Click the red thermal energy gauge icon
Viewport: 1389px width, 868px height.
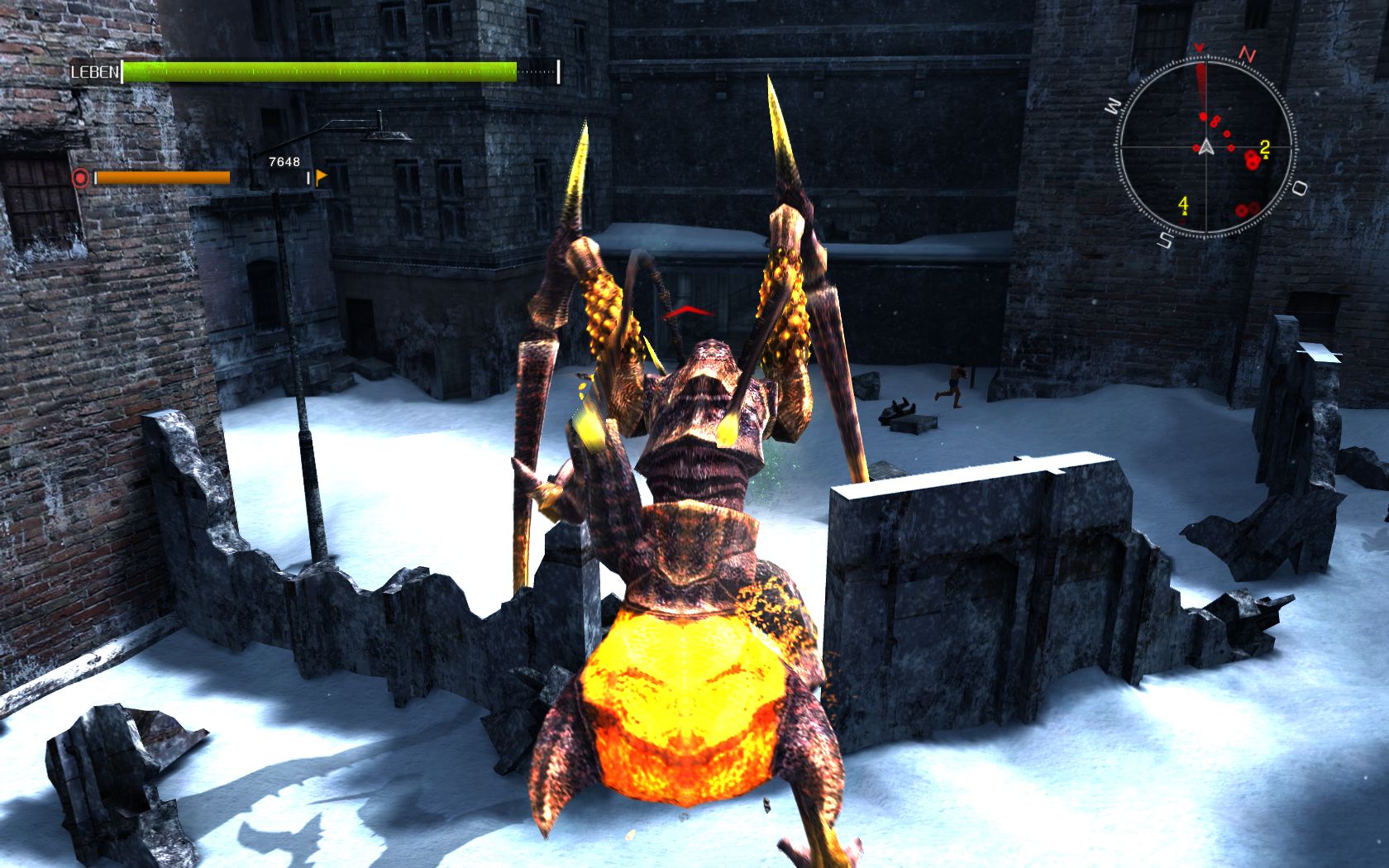(80, 176)
